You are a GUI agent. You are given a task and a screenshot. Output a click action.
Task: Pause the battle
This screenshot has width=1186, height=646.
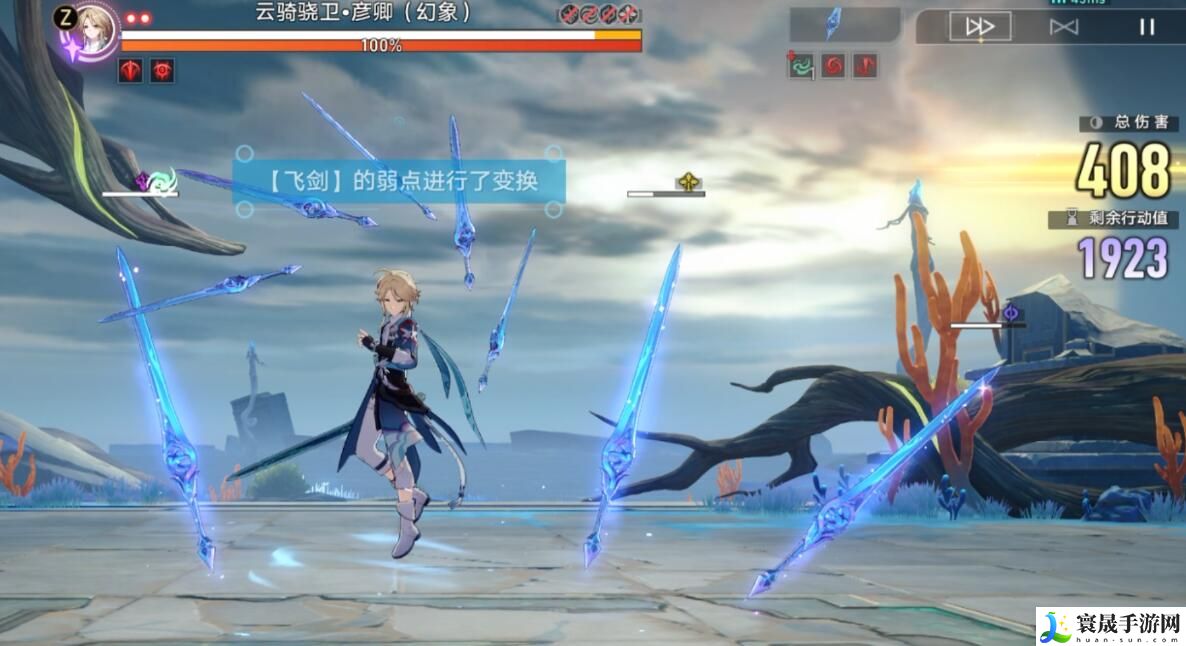tap(1146, 27)
